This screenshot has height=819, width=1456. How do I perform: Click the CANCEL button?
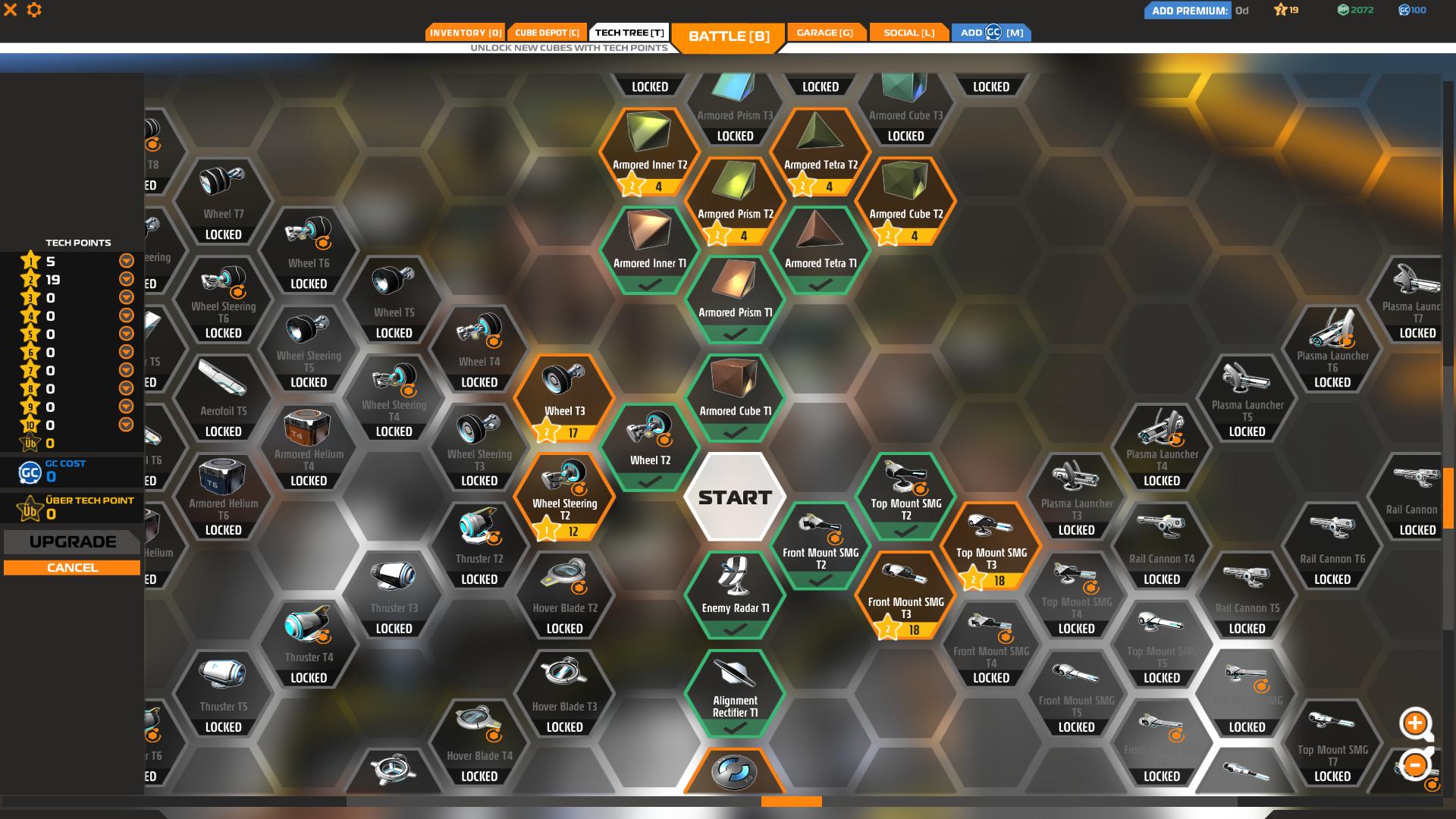click(72, 566)
